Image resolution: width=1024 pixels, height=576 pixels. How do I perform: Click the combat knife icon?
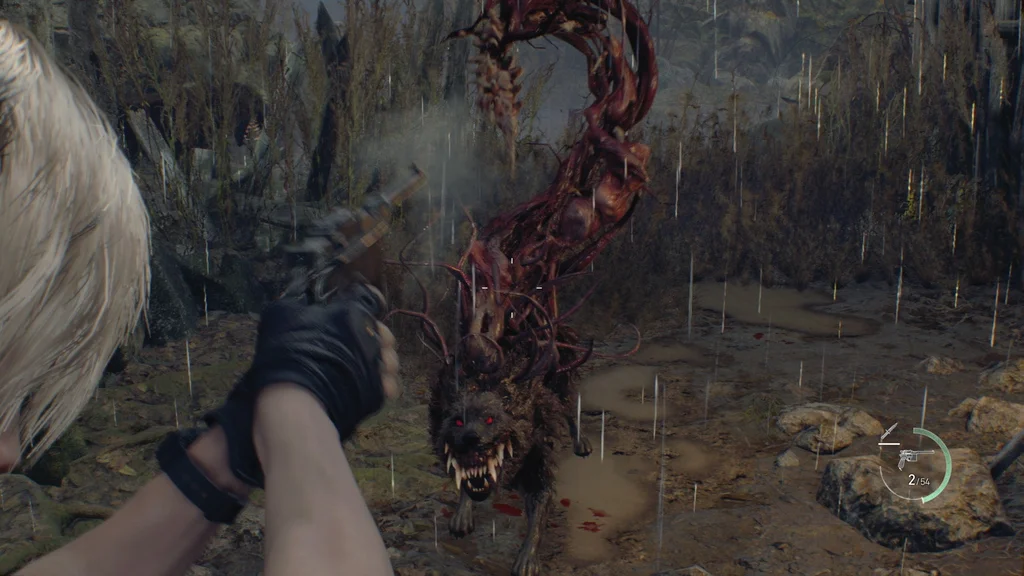click(x=887, y=433)
